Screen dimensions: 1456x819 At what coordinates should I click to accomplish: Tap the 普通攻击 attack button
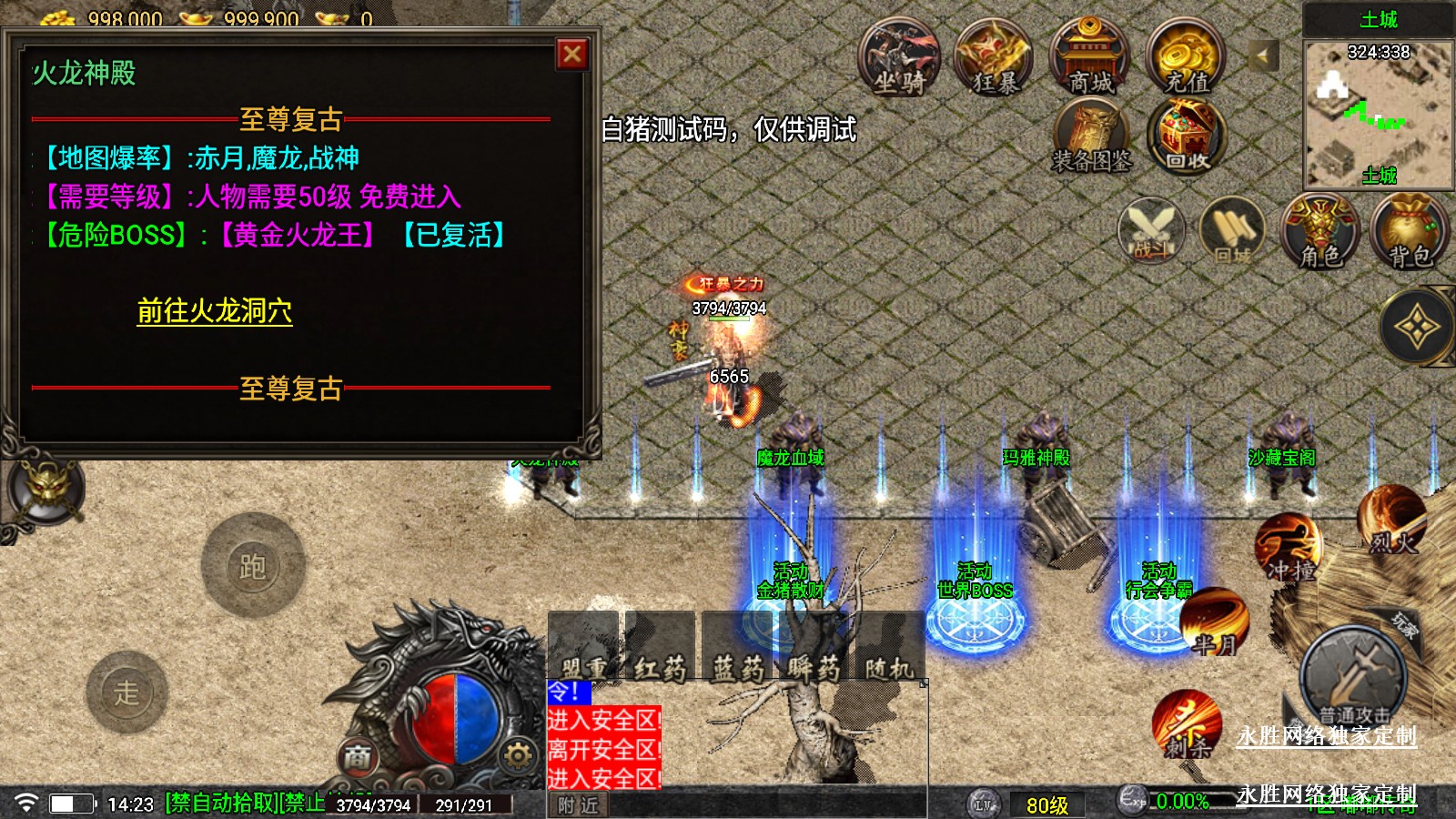point(1353,678)
